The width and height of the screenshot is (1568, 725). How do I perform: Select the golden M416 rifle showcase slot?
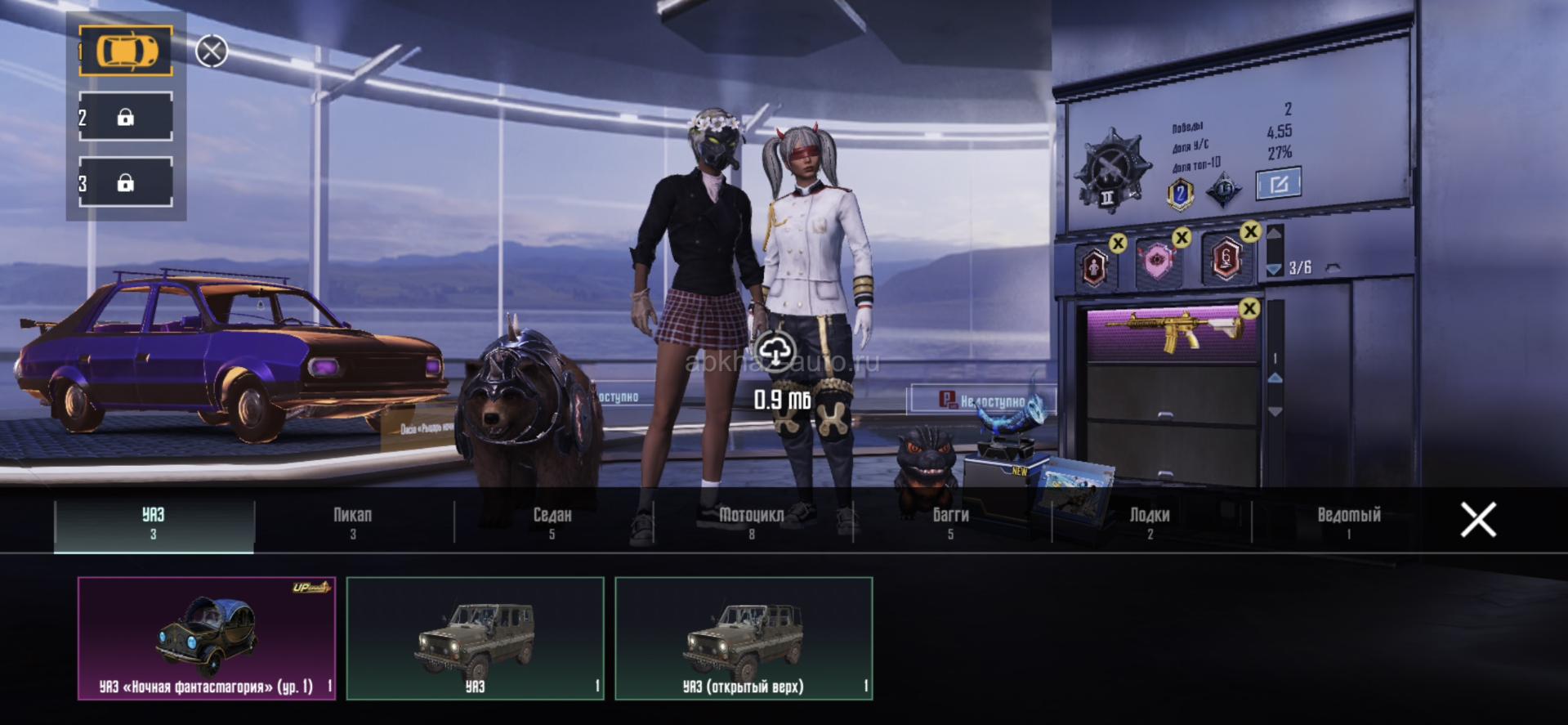(1170, 333)
